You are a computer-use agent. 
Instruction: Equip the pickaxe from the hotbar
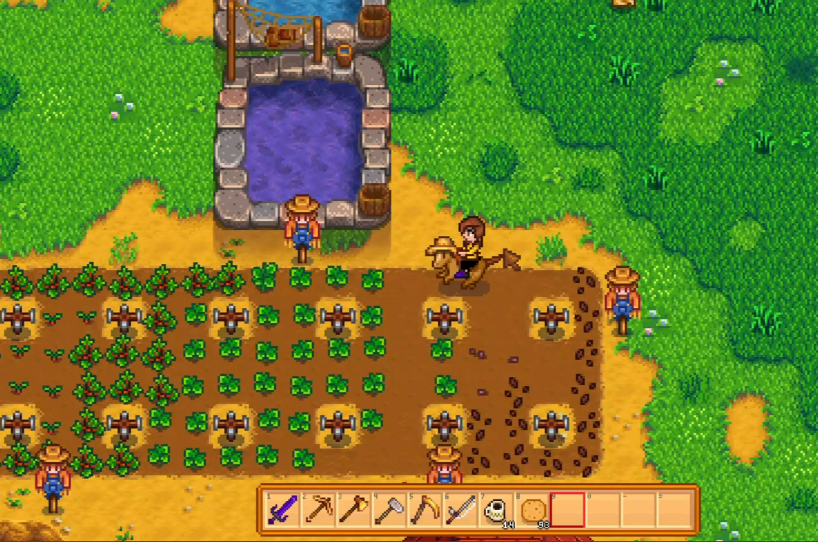pos(318,510)
